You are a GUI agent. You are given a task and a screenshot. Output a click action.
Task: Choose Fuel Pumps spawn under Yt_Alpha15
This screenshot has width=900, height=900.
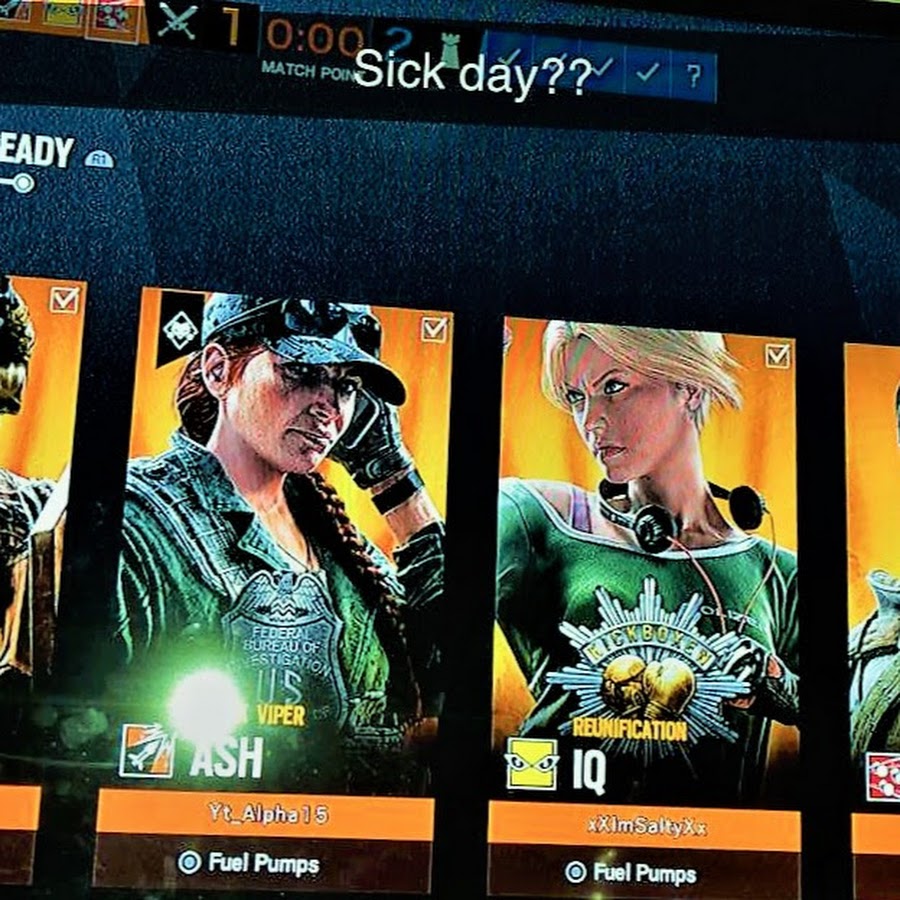pos(248,862)
